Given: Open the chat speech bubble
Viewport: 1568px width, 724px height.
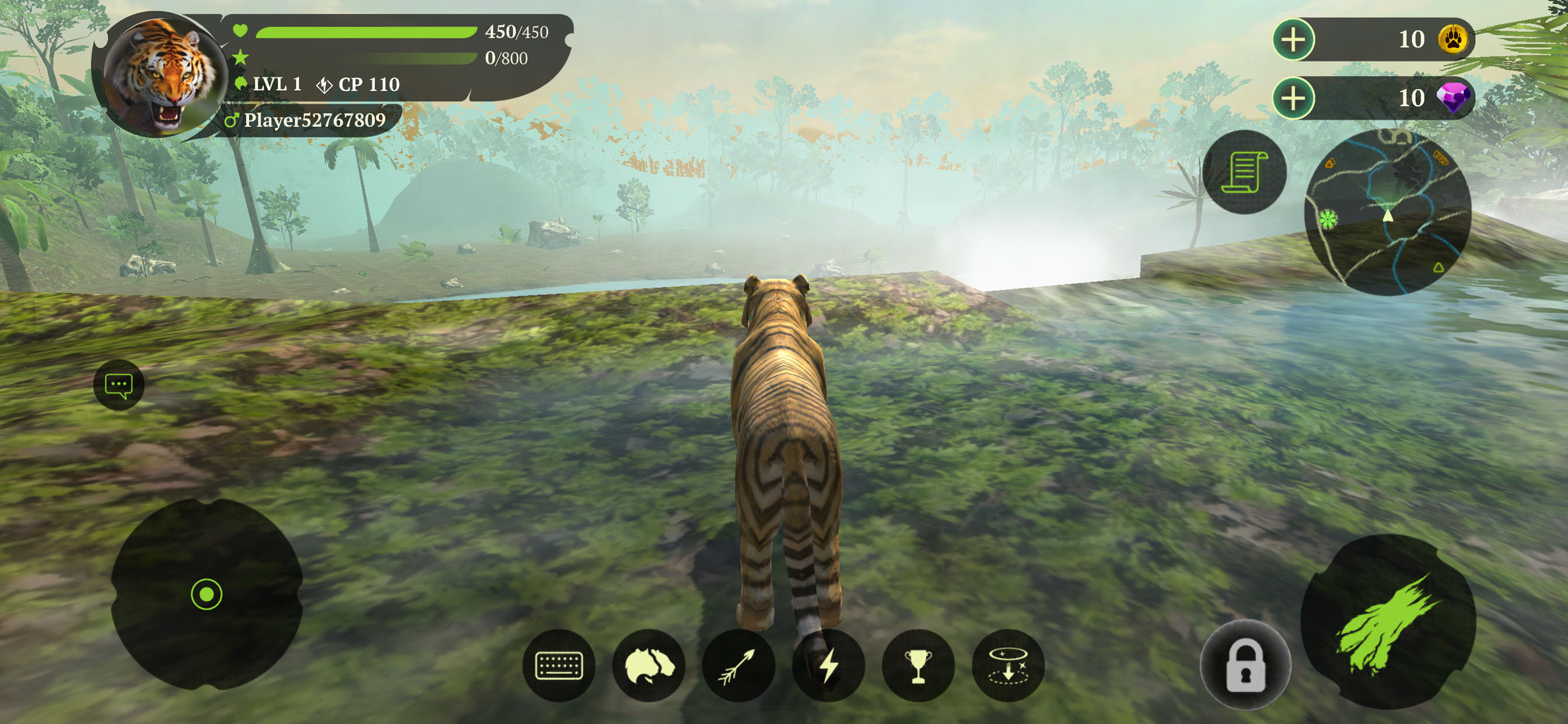Looking at the screenshot, I should (x=118, y=385).
